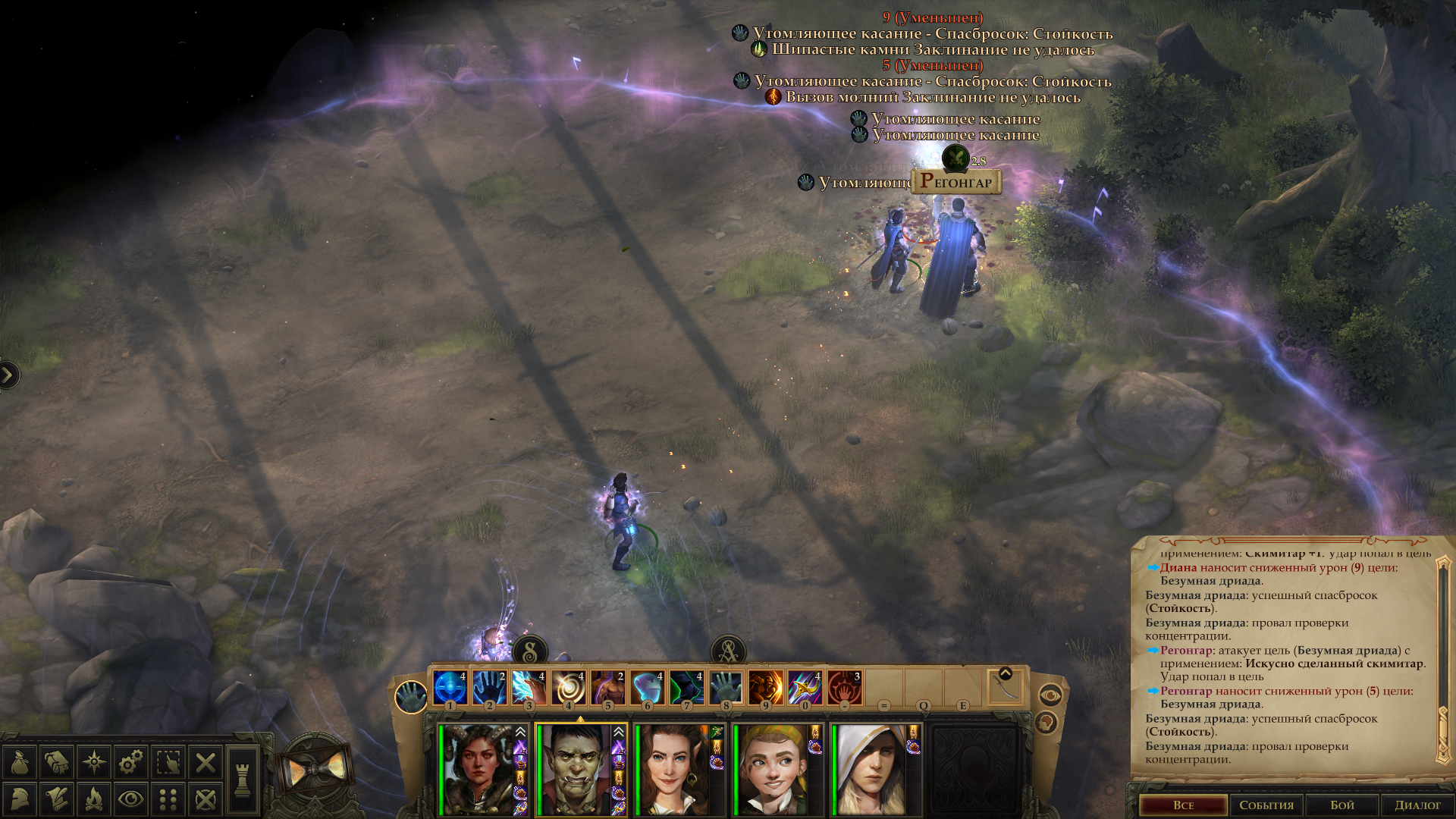
Task: Expand the scimitar weapon set slot
Action: pos(1006,673)
